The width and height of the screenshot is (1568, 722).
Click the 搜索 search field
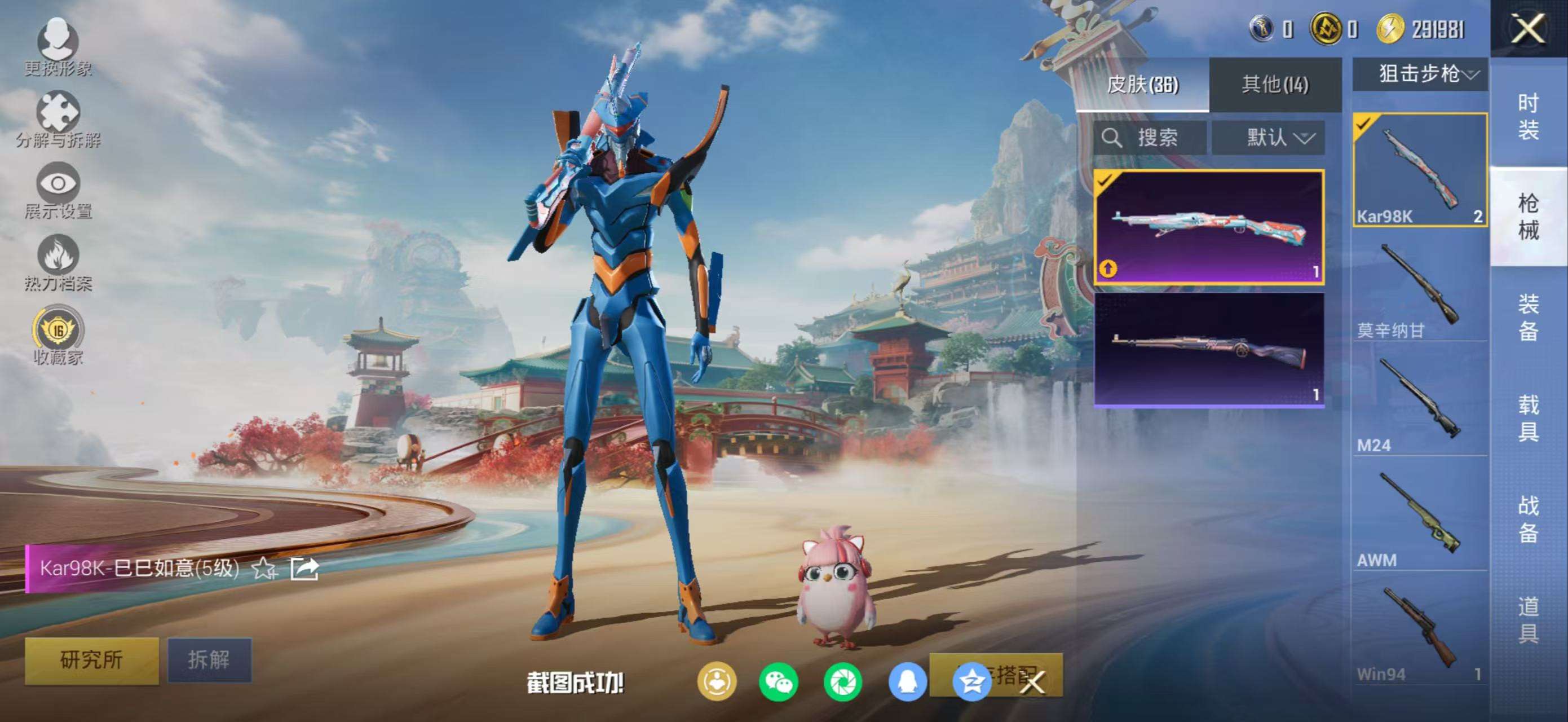[1149, 138]
